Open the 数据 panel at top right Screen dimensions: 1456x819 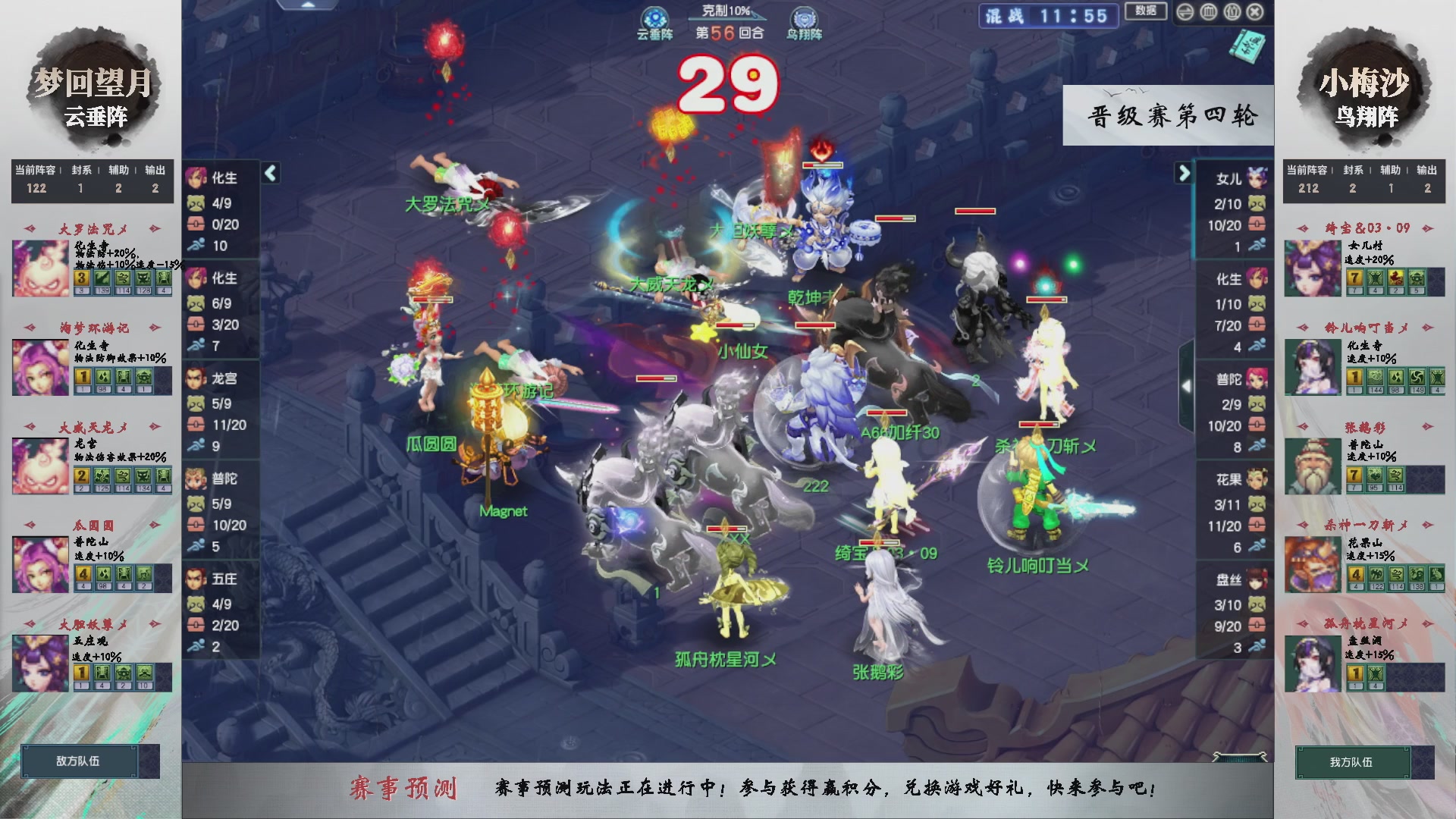click(x=1145, y=12)
